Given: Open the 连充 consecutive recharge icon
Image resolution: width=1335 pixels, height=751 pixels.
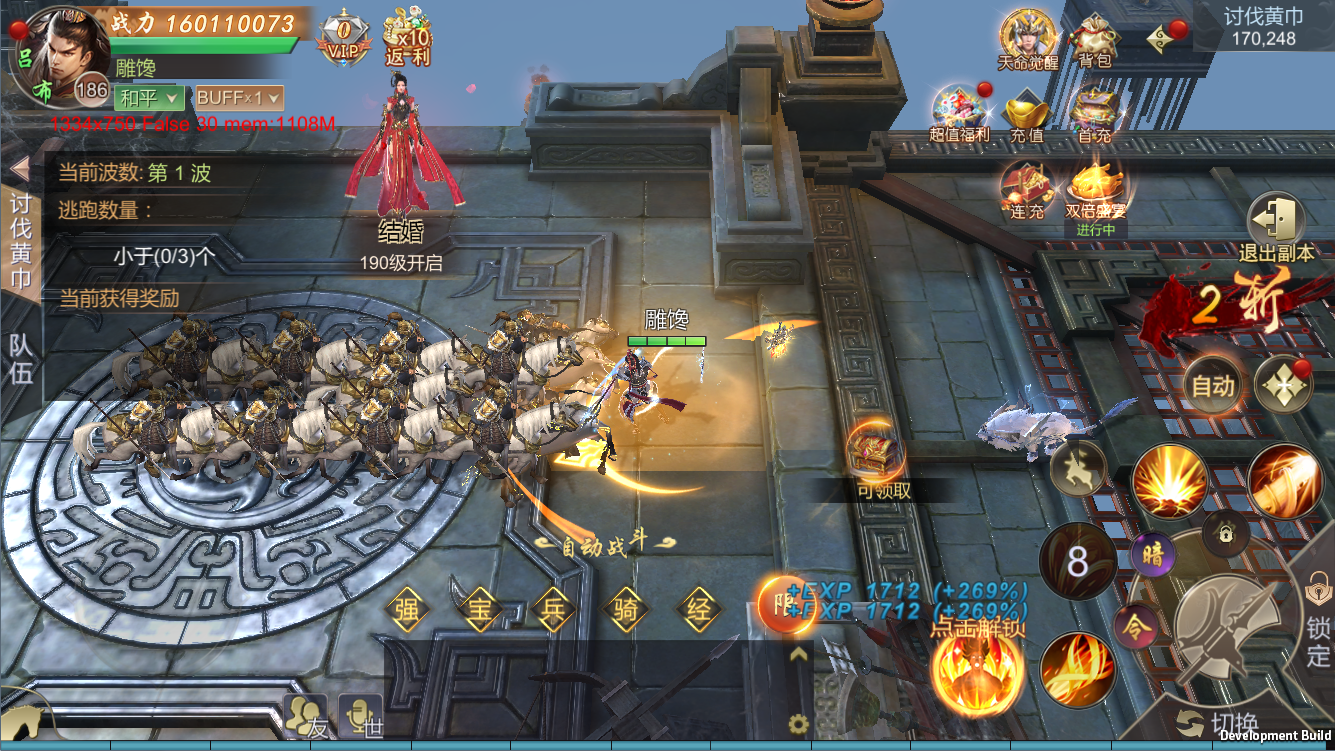Looking at the screenshot, I should (1027, 190).
